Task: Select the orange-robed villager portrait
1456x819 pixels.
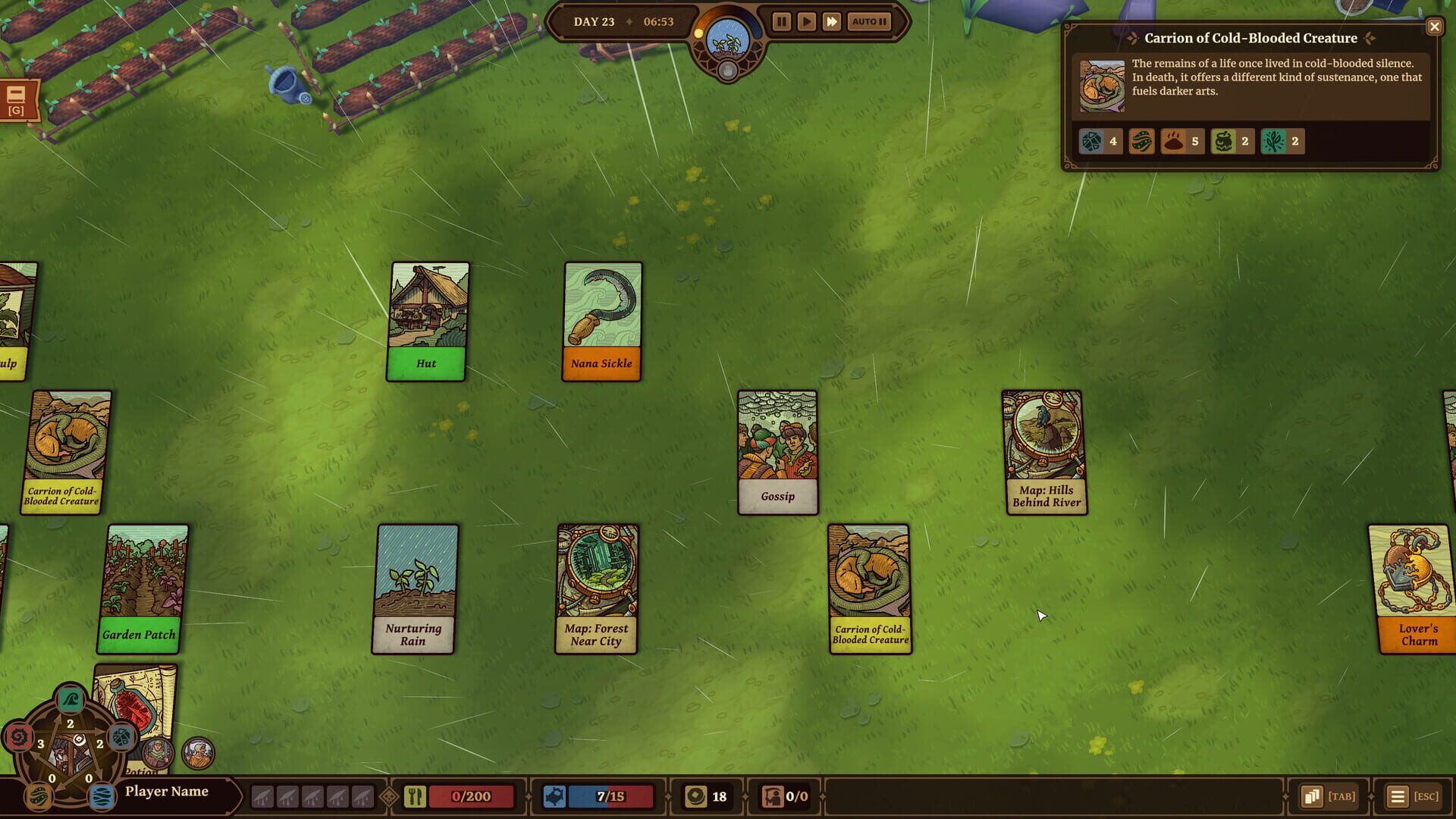Action: 199,752
